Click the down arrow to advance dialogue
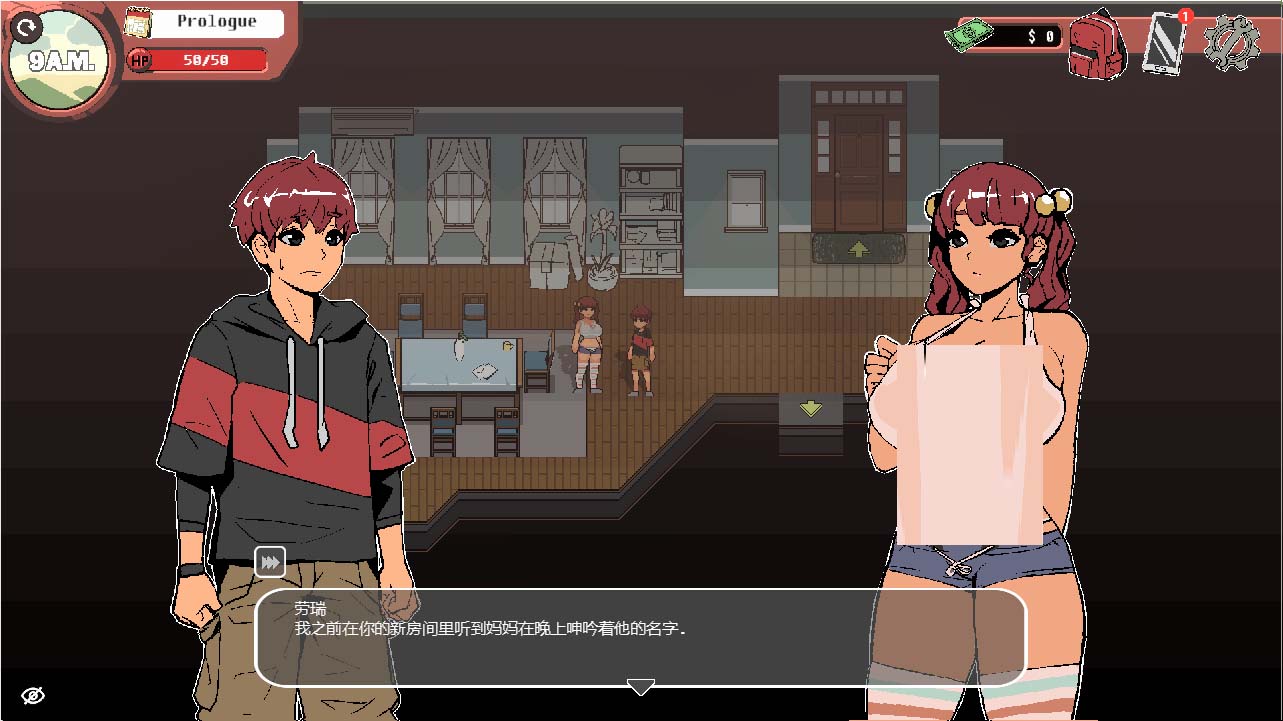The height and width of the screenshot is (721, 1283). (x=641, y=686)
